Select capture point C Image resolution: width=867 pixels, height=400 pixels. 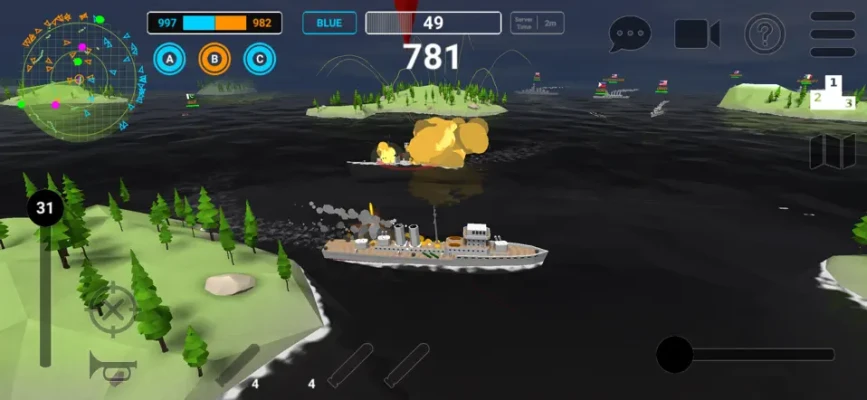260,60
